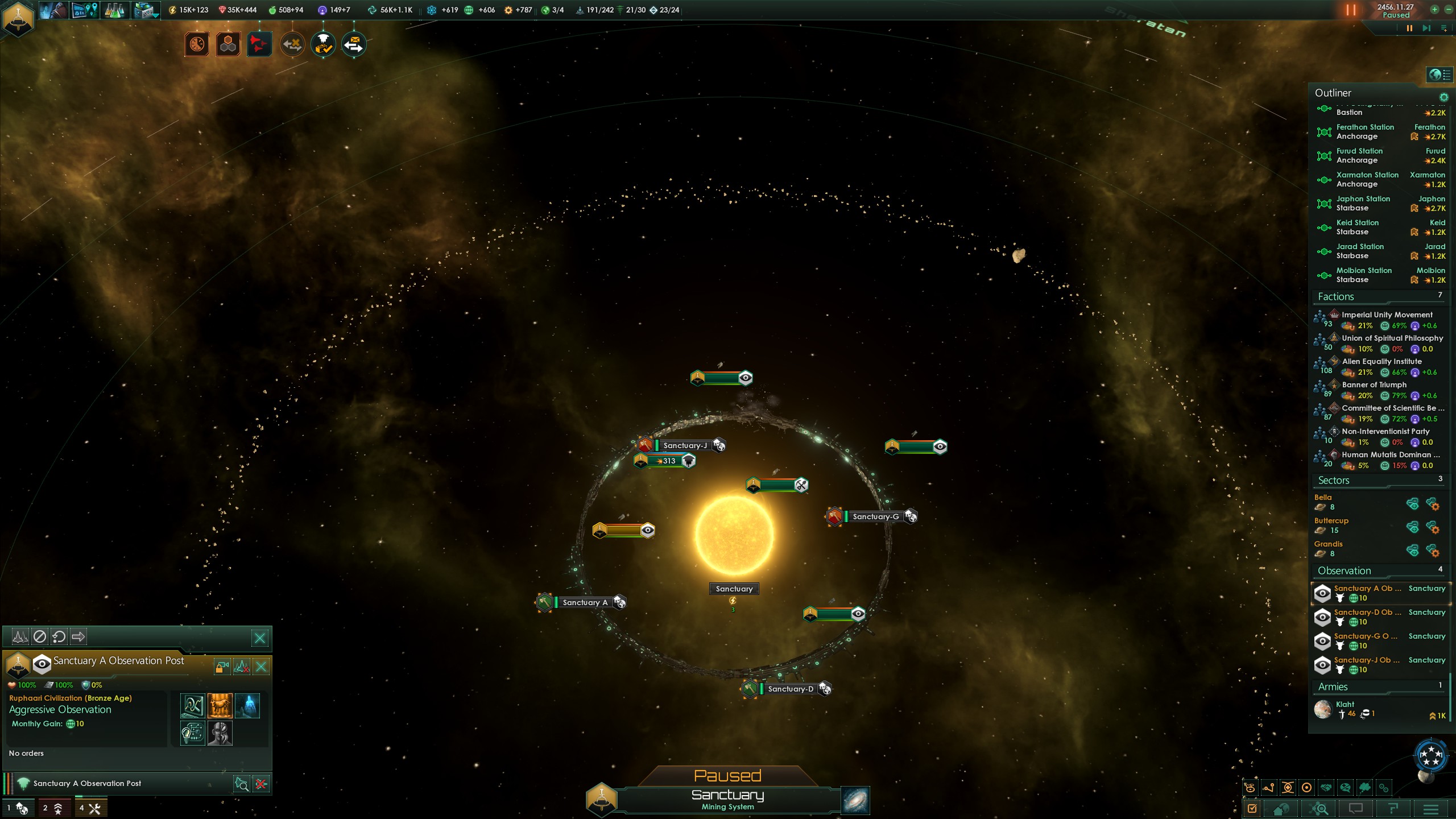The height and width of the screenshot is (819, 1456).
Task: Select the Sanctuary-D planet label
Action: (791, 689)
